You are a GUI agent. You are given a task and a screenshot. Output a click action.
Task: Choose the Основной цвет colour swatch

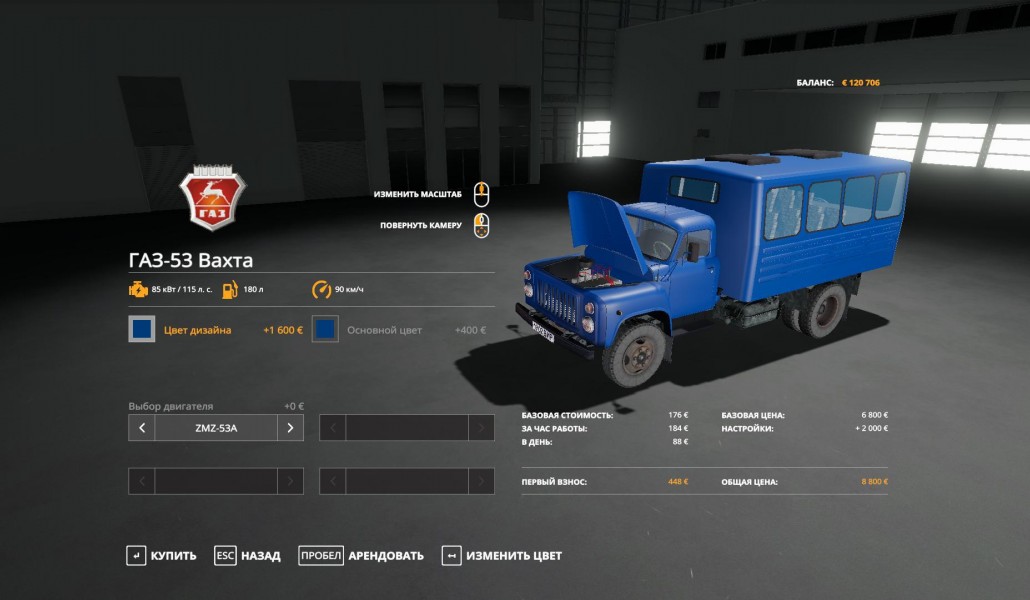click(x=325, y=329)
